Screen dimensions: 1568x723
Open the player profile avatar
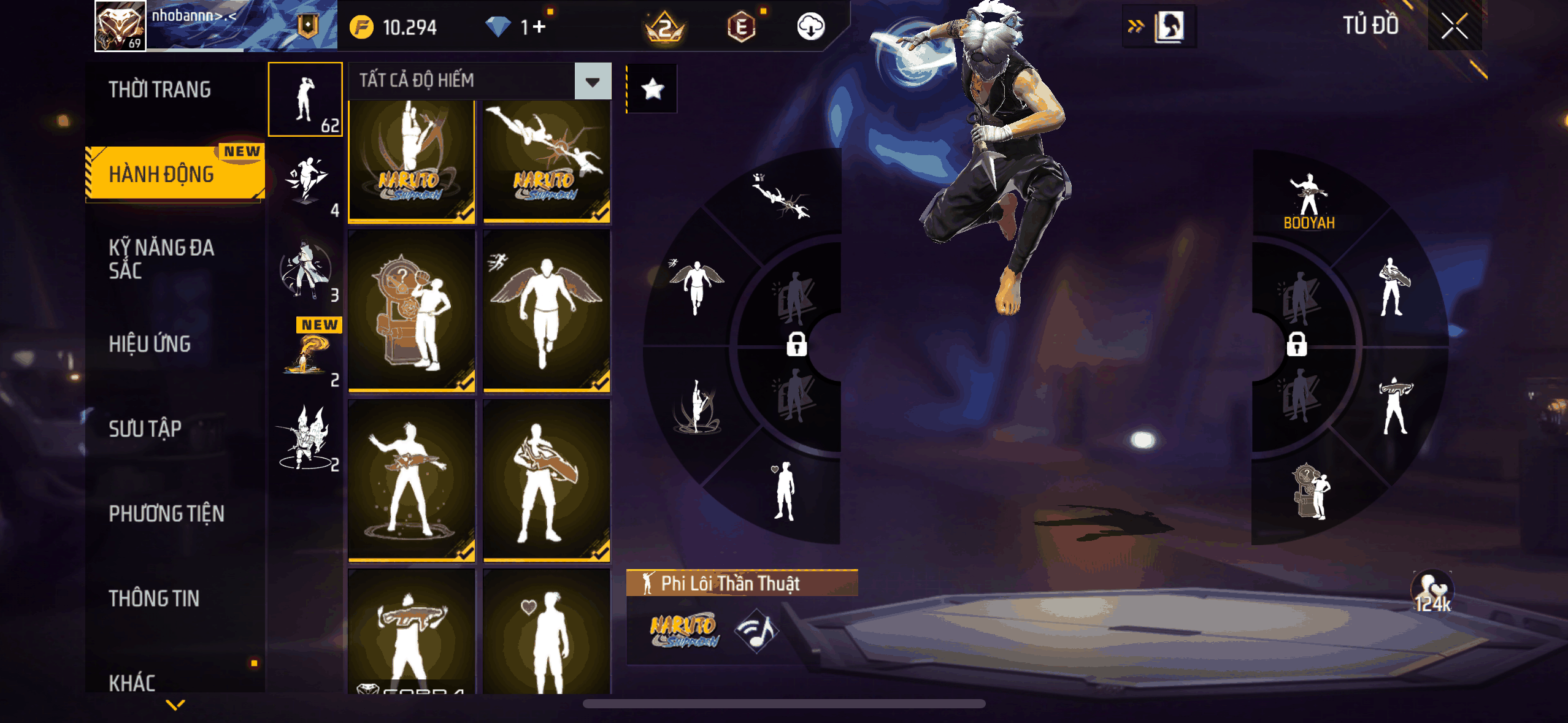120,26
